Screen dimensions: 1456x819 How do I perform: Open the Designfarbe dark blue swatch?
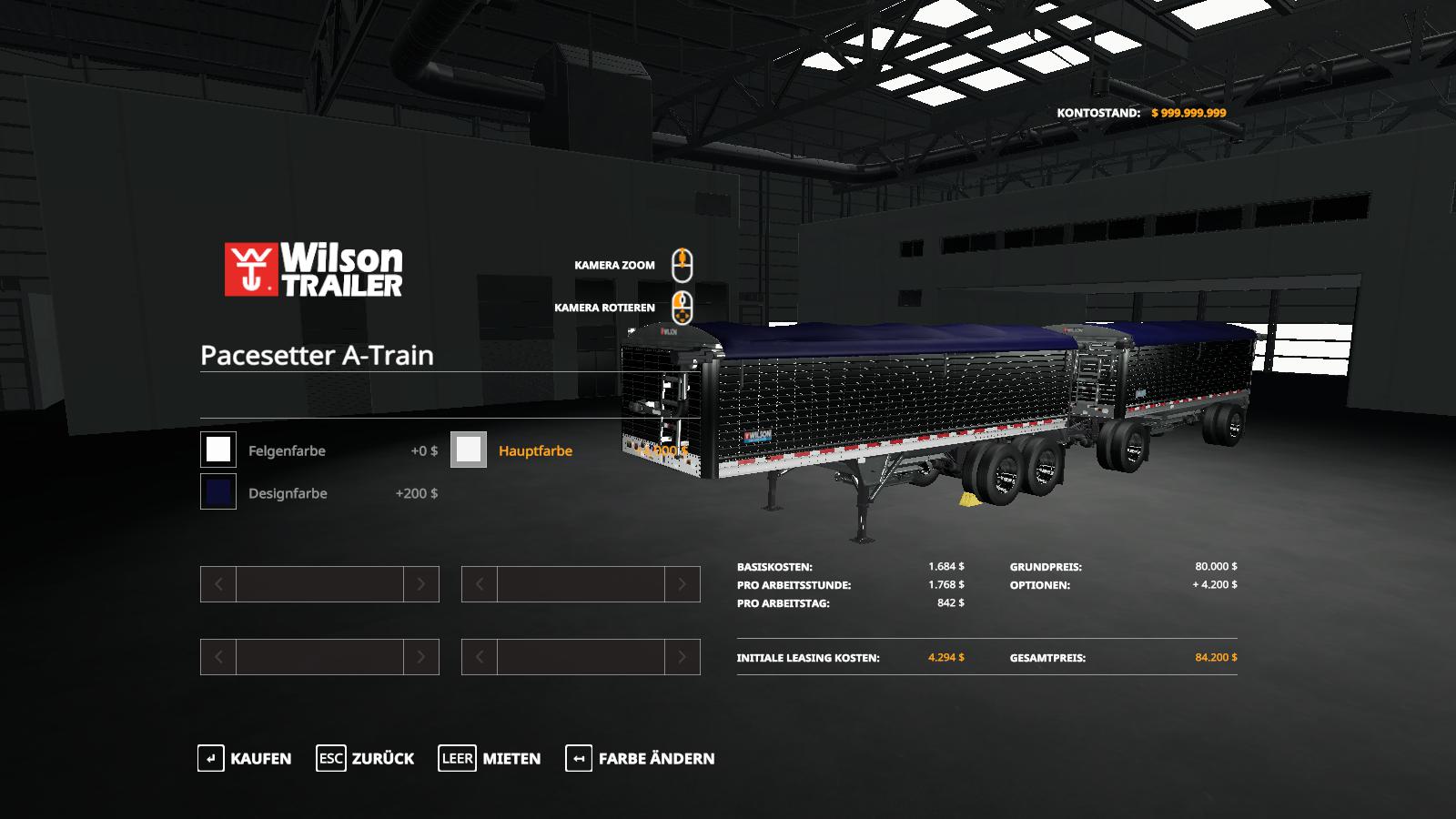click(218, 492)
